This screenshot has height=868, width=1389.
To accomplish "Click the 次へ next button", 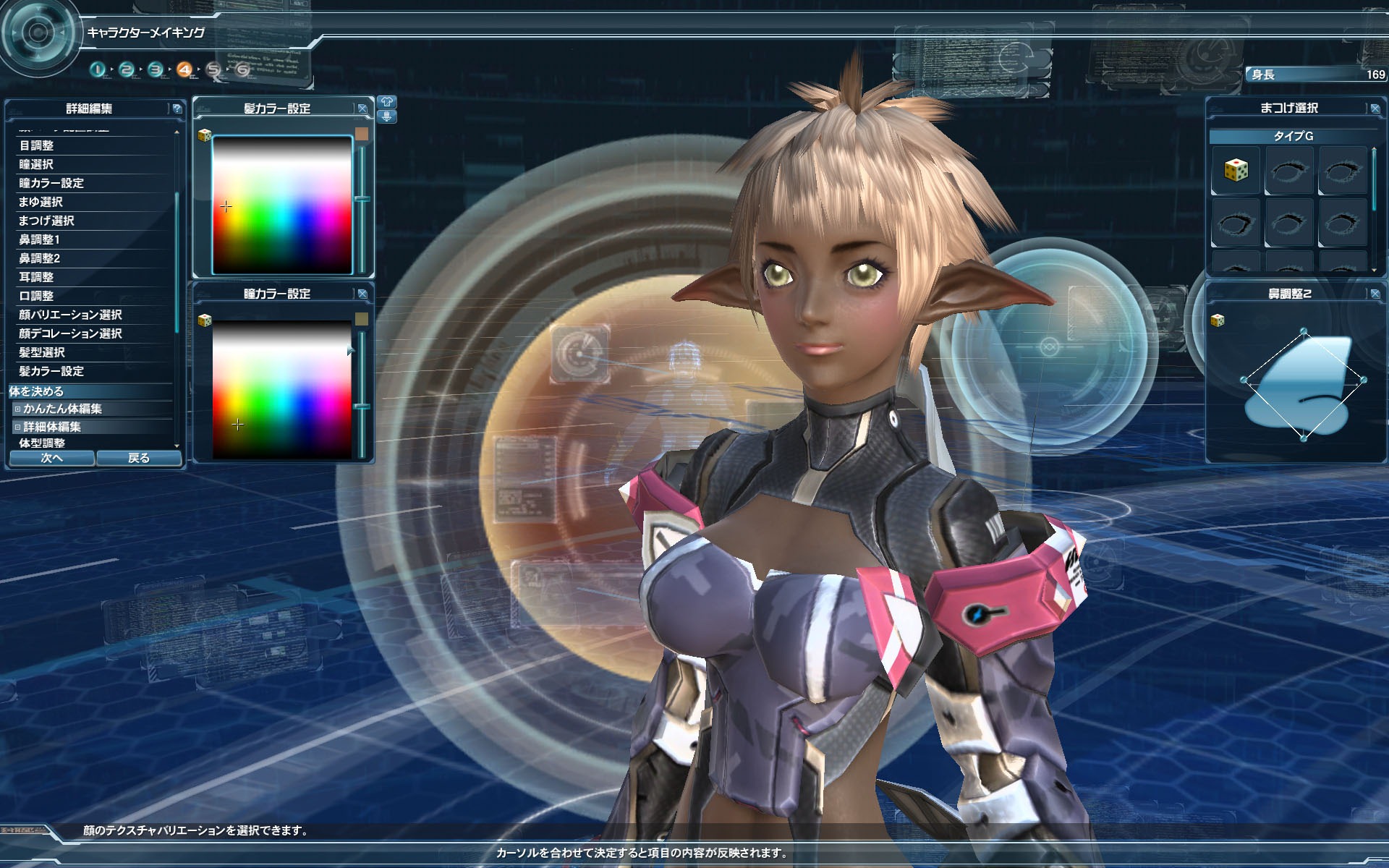I will pos(51,458).
